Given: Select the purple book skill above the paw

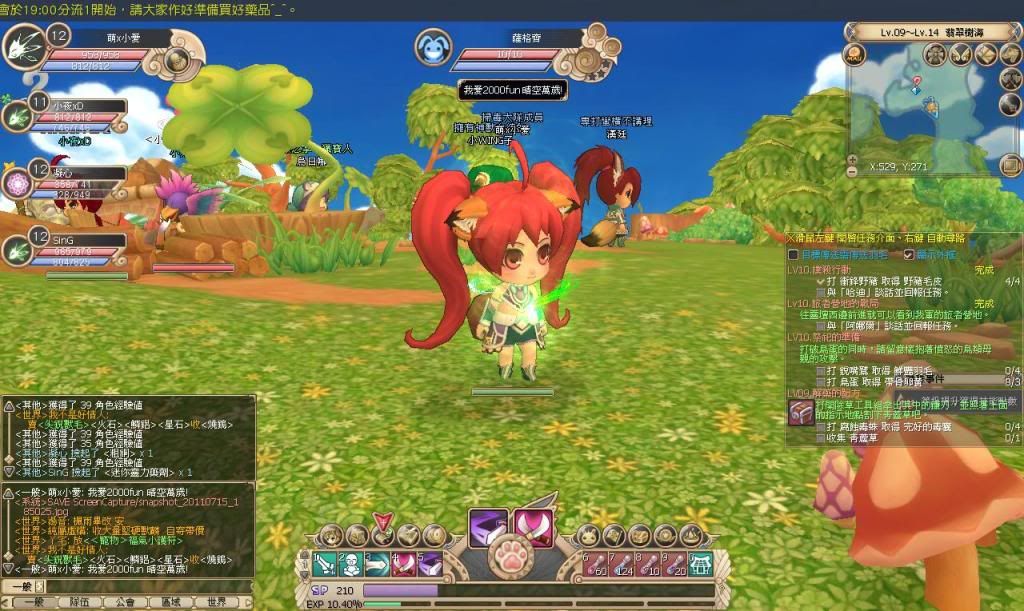Looking at the screenshot, I should [489, 528].
